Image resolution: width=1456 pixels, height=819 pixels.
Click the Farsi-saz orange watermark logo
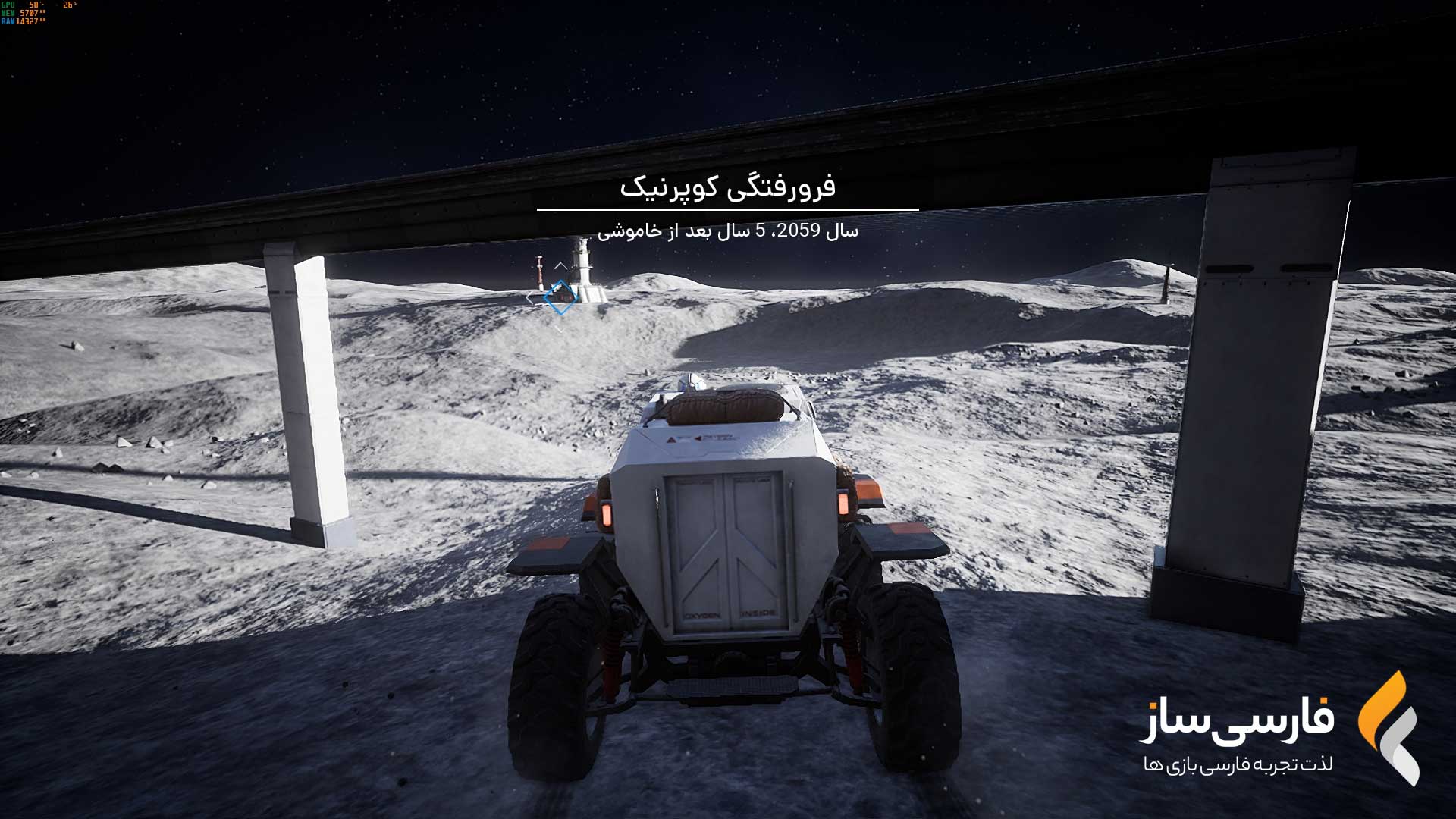1388,726
